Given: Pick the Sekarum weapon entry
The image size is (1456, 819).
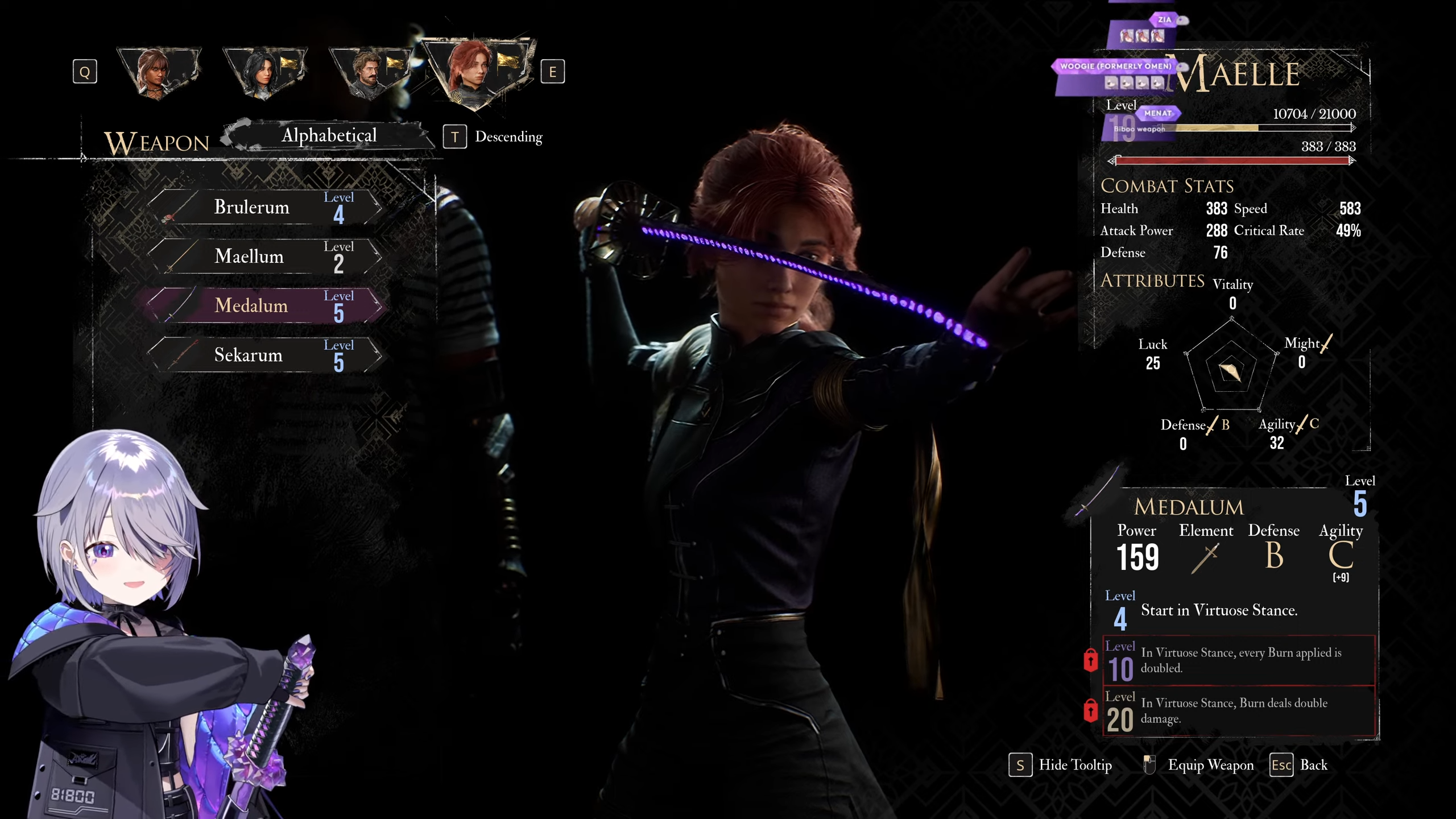Looking at the screenshot, I should point(264,355).
